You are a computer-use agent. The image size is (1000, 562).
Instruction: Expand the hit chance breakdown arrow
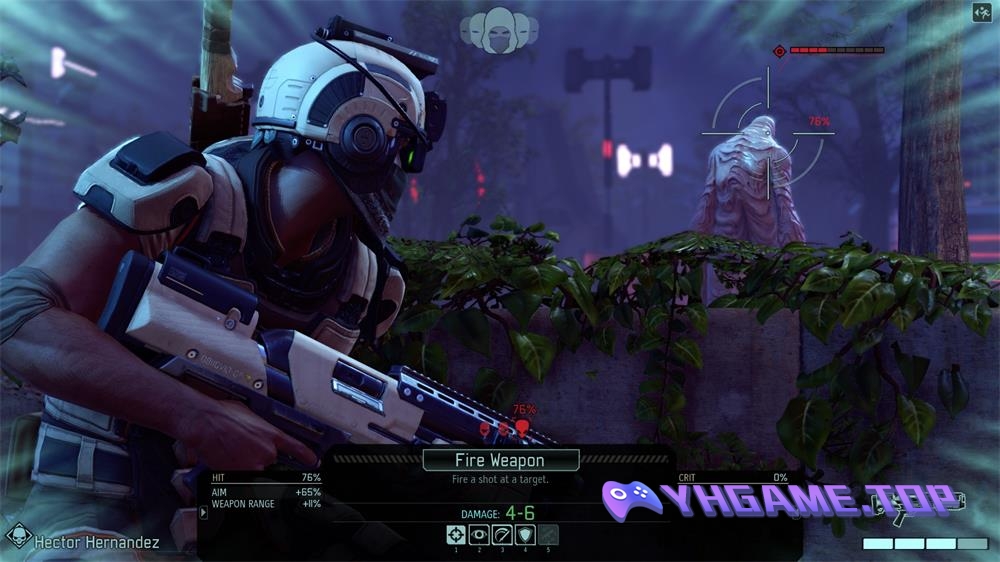(204, 512)
